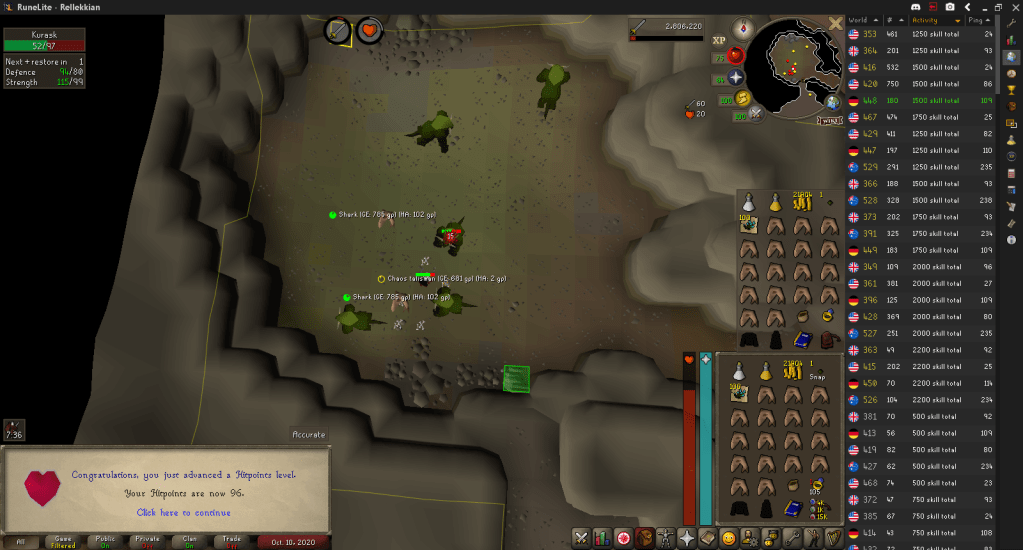This screenshot has height=550, width=1023.
Task: Toggle the Run energy orb
Action: pyautogui.click(x=743, y=98)
